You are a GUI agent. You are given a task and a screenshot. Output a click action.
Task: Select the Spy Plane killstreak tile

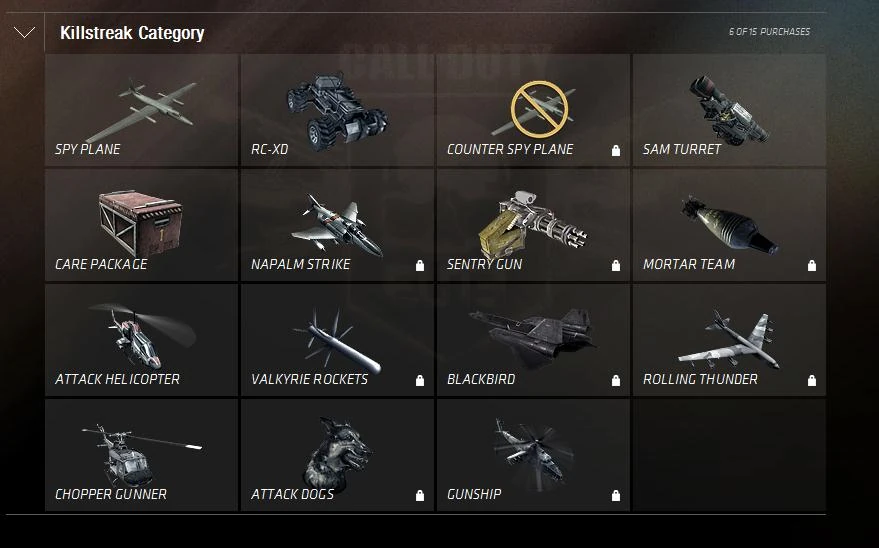tap(141, 110)
